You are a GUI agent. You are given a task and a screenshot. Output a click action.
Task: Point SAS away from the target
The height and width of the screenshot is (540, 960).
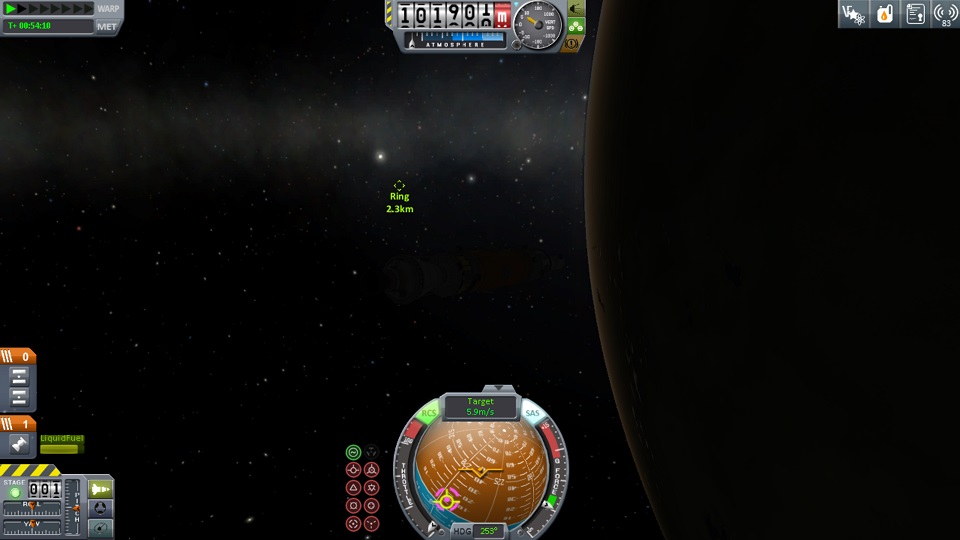click(372, 524)
